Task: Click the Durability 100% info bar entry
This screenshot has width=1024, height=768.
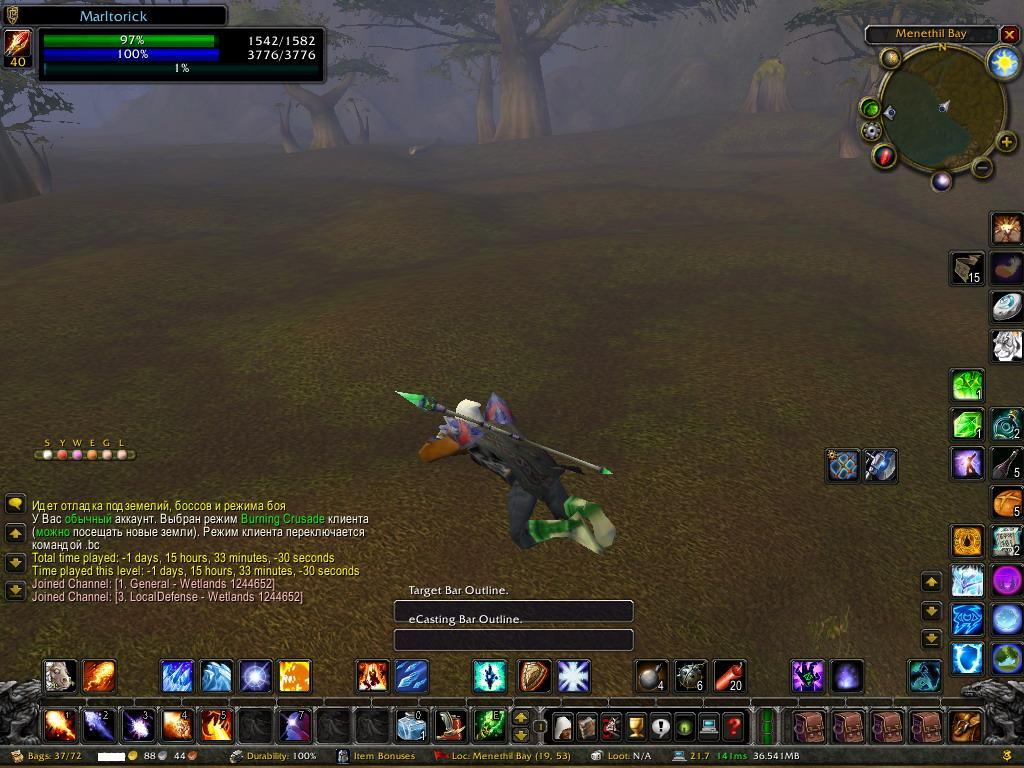Action: [x=274, y=756]
